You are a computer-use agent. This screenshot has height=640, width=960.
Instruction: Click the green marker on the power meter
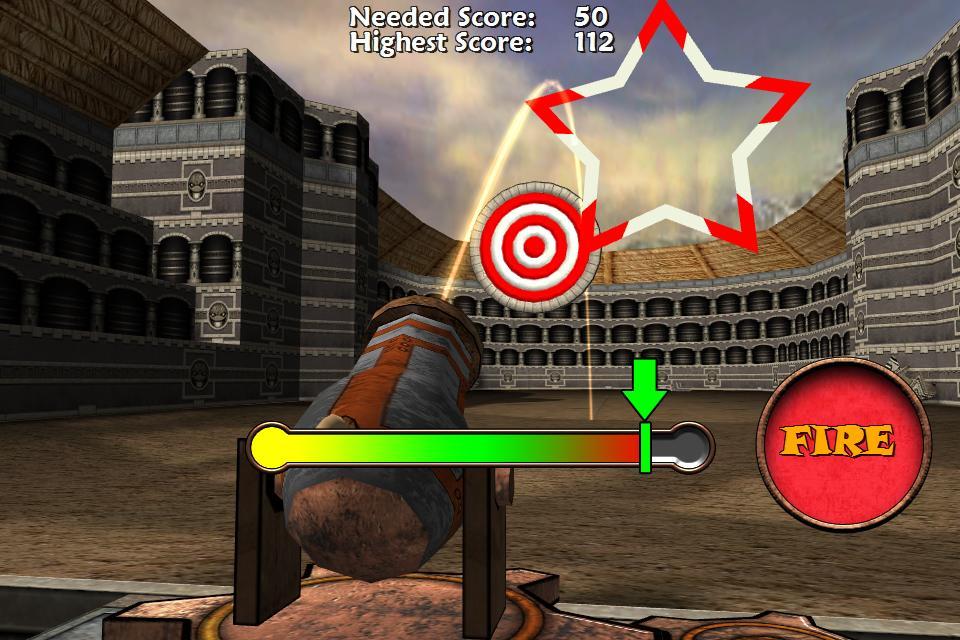pyautogui.click(x=645, y=446)
